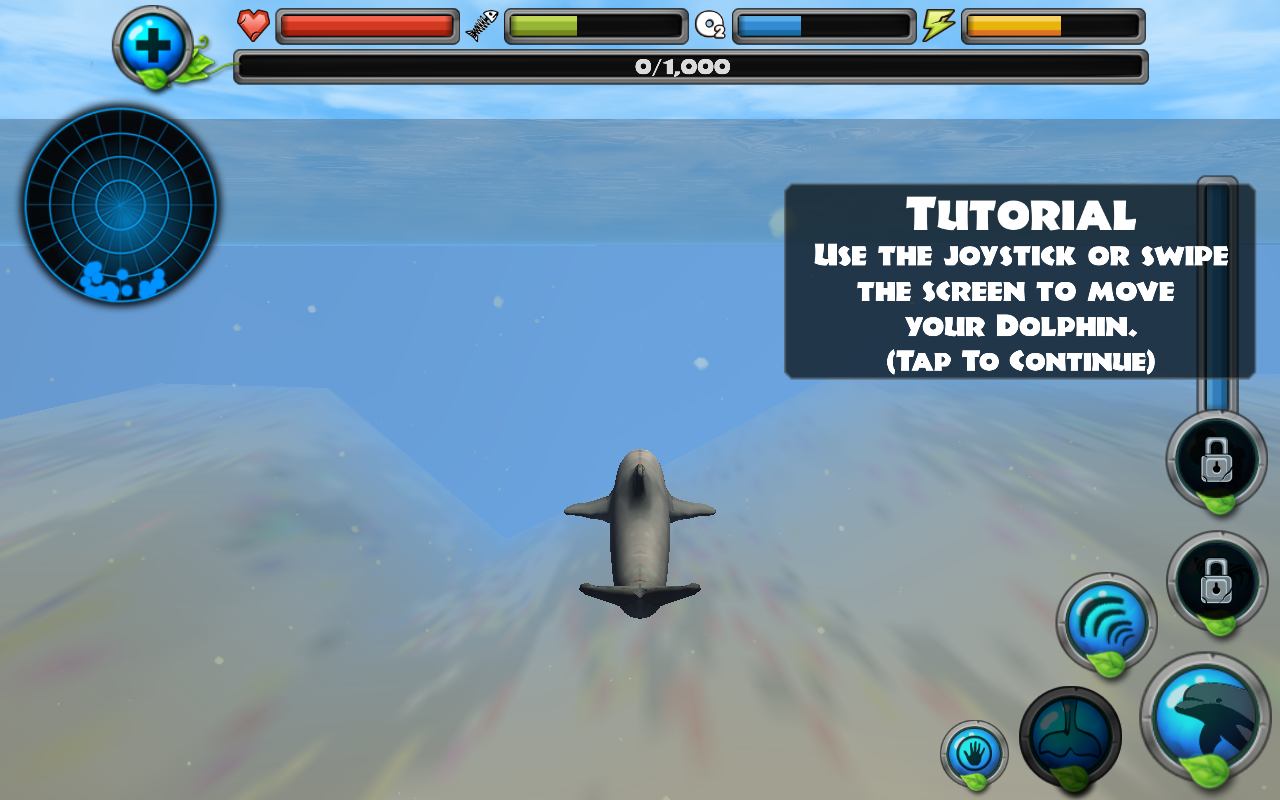1280x800 pixels.
Task: Dismiss the joystick tutorial message
Action: (x=1020, y=280)
